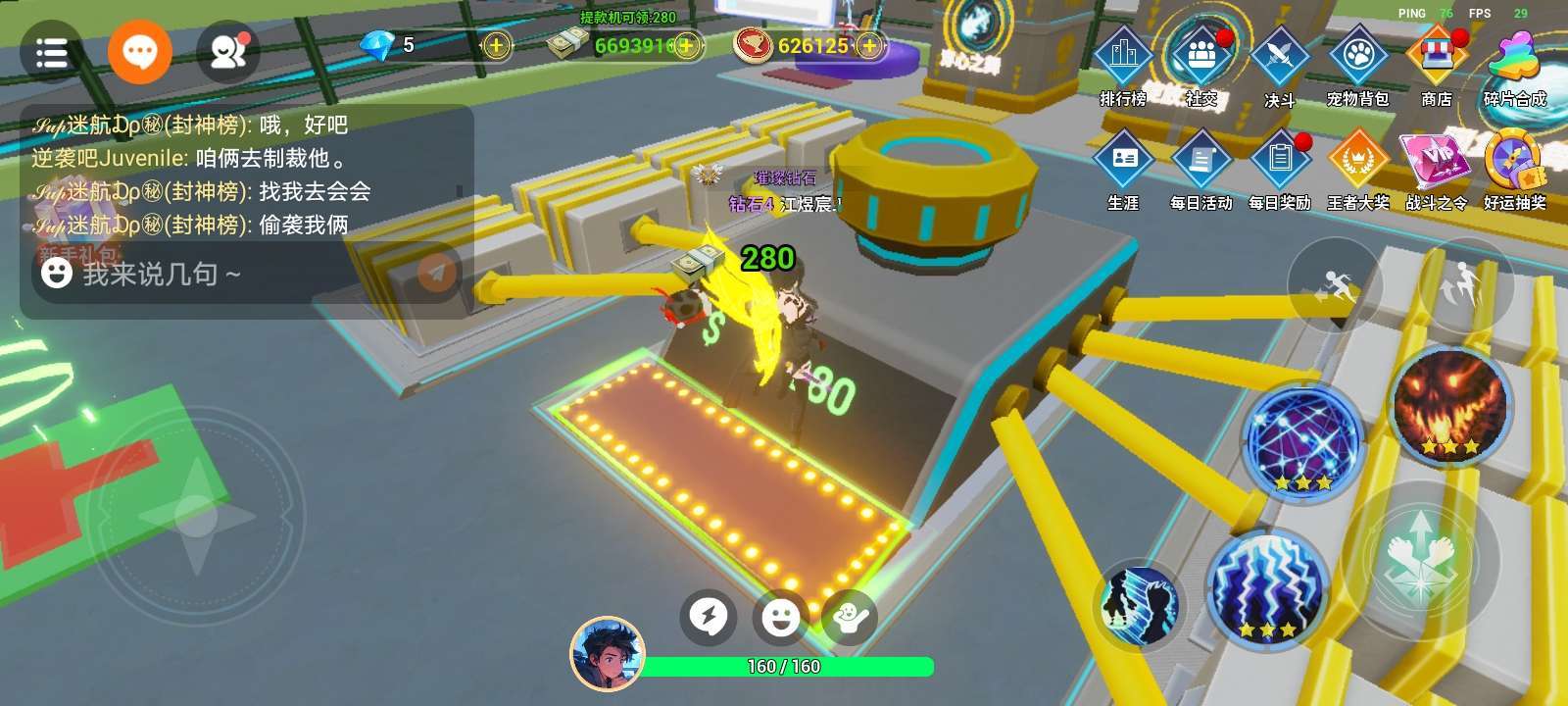Open the 战斗之令 VIP battle pass
This screenshot has width=1568, height=706.
point(1436,167)
